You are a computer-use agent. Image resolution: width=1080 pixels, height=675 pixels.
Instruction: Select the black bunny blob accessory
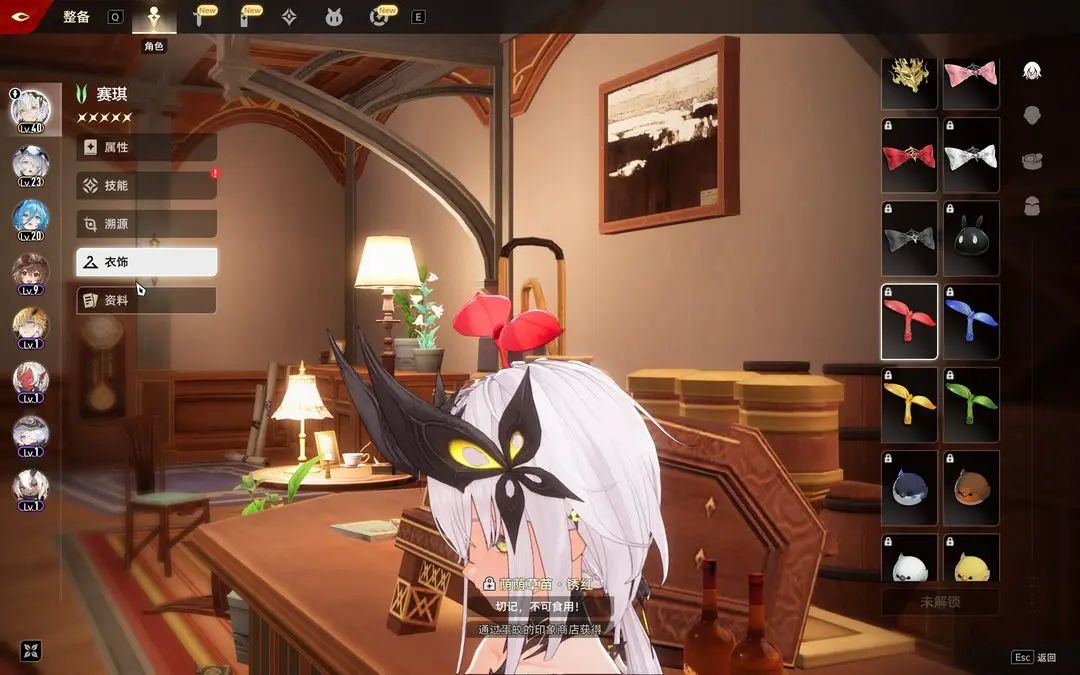click(x=971, y=238)
